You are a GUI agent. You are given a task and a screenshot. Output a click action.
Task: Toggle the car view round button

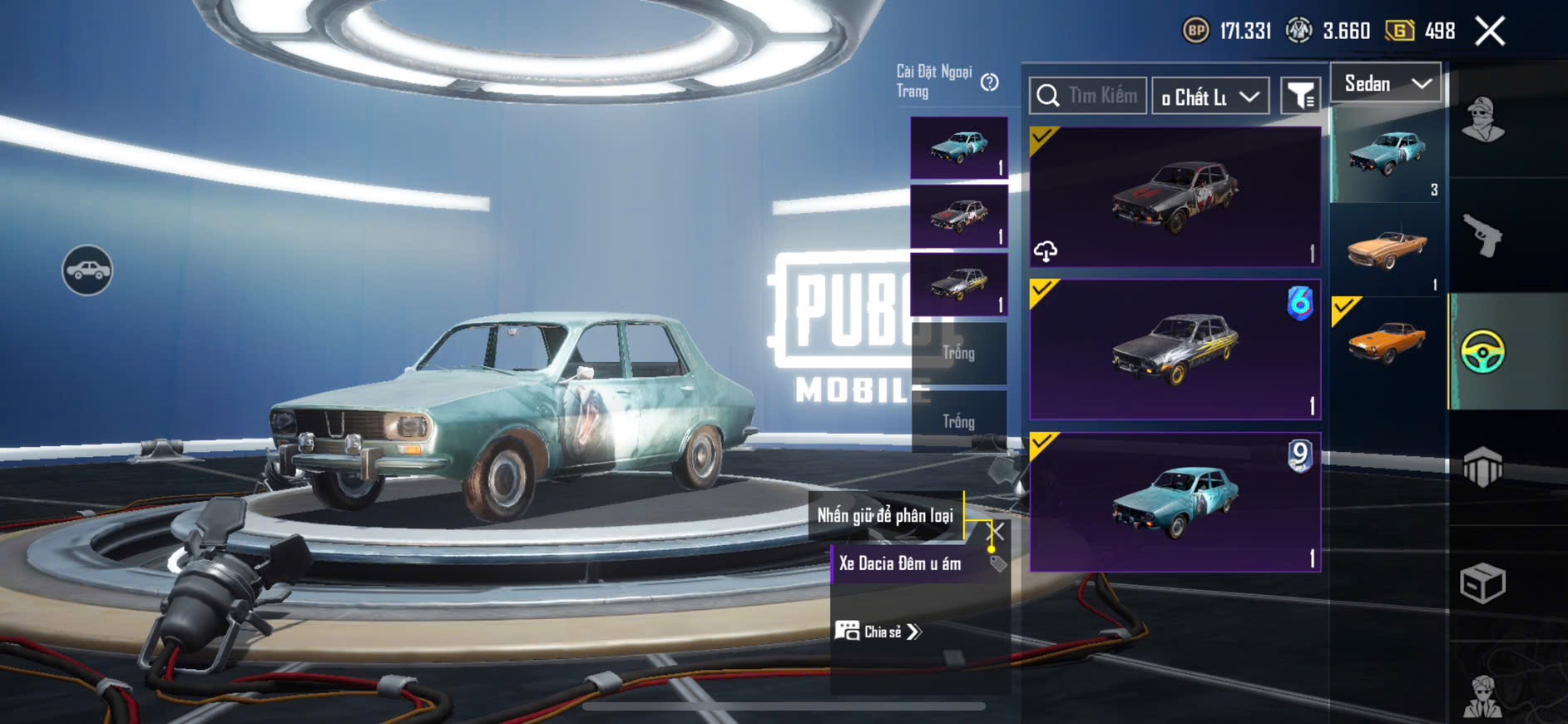(x=87, y=270)
